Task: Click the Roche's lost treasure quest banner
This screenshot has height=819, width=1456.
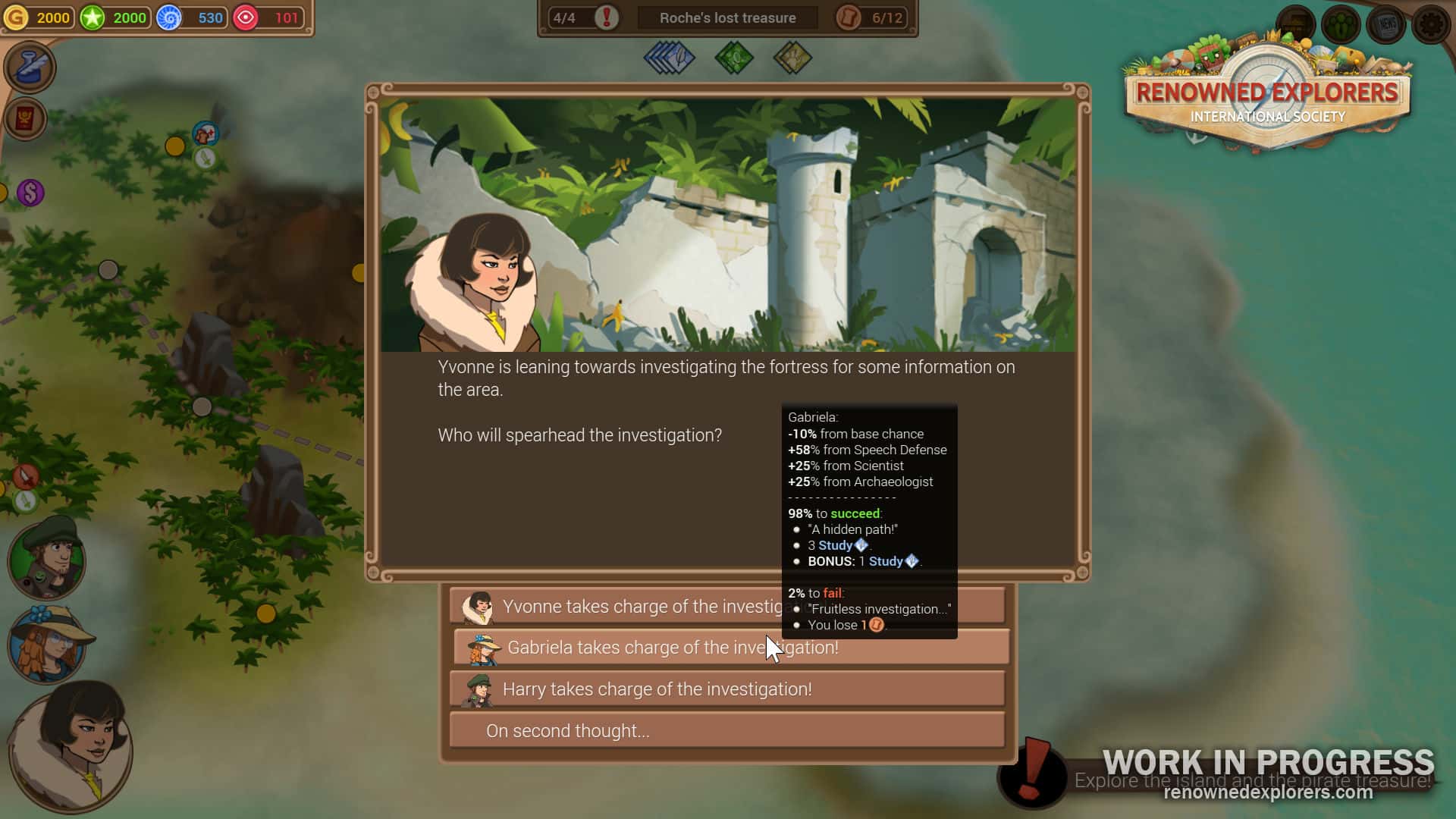Action: pos(726,17)
